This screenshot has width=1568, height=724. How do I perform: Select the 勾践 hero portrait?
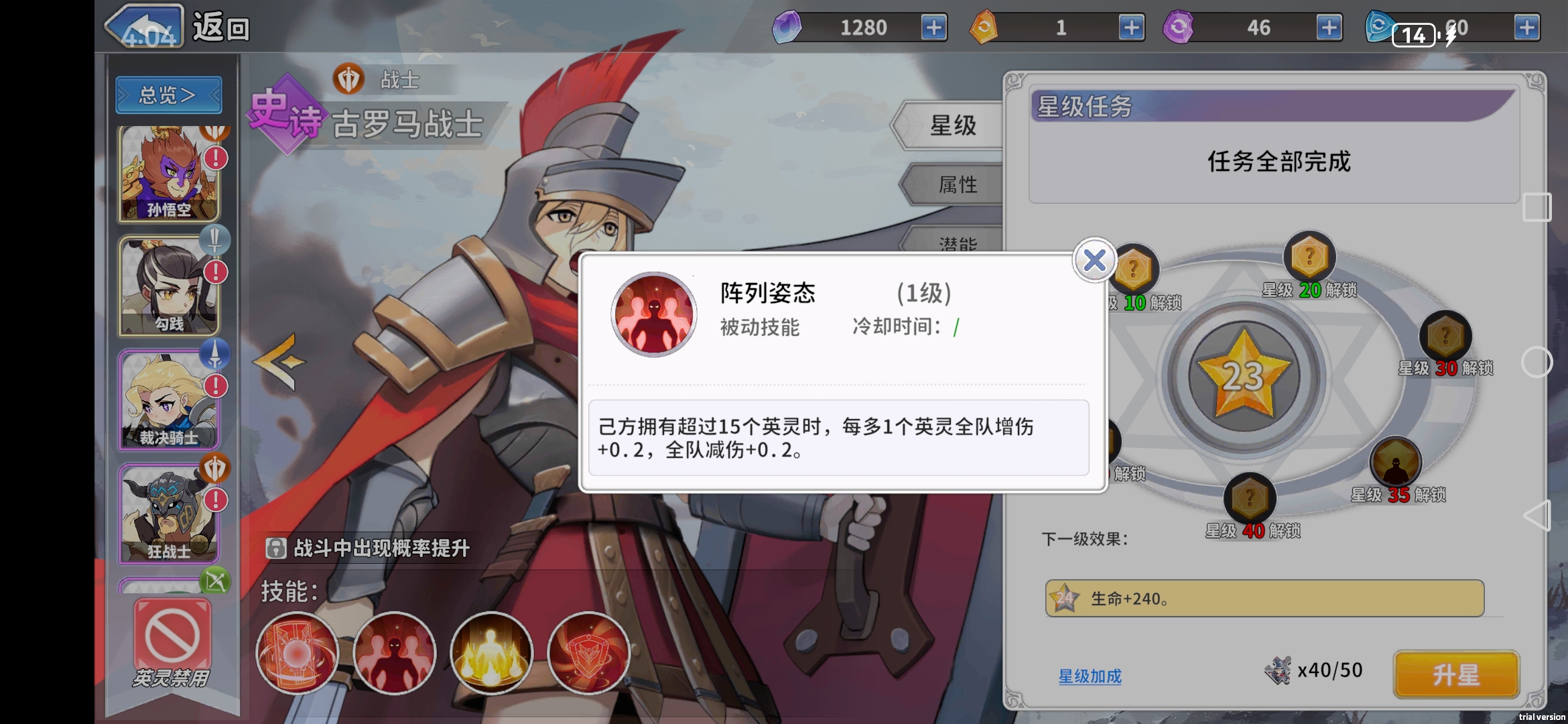point(168,287)
